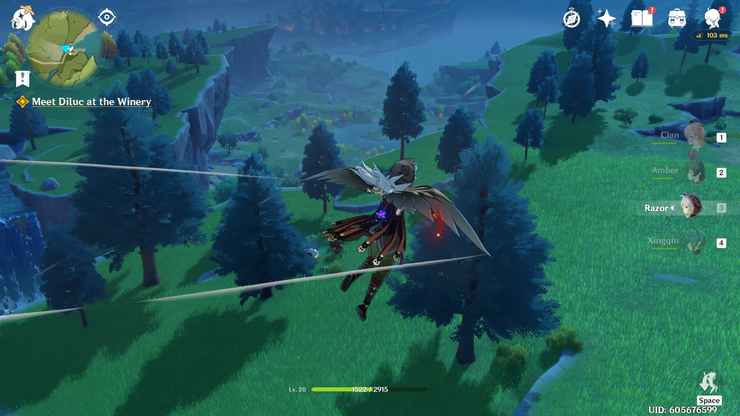This screenshot has height=416, width=740.
Task: Open the inventory backpack
Action: [x=677, y=18]
